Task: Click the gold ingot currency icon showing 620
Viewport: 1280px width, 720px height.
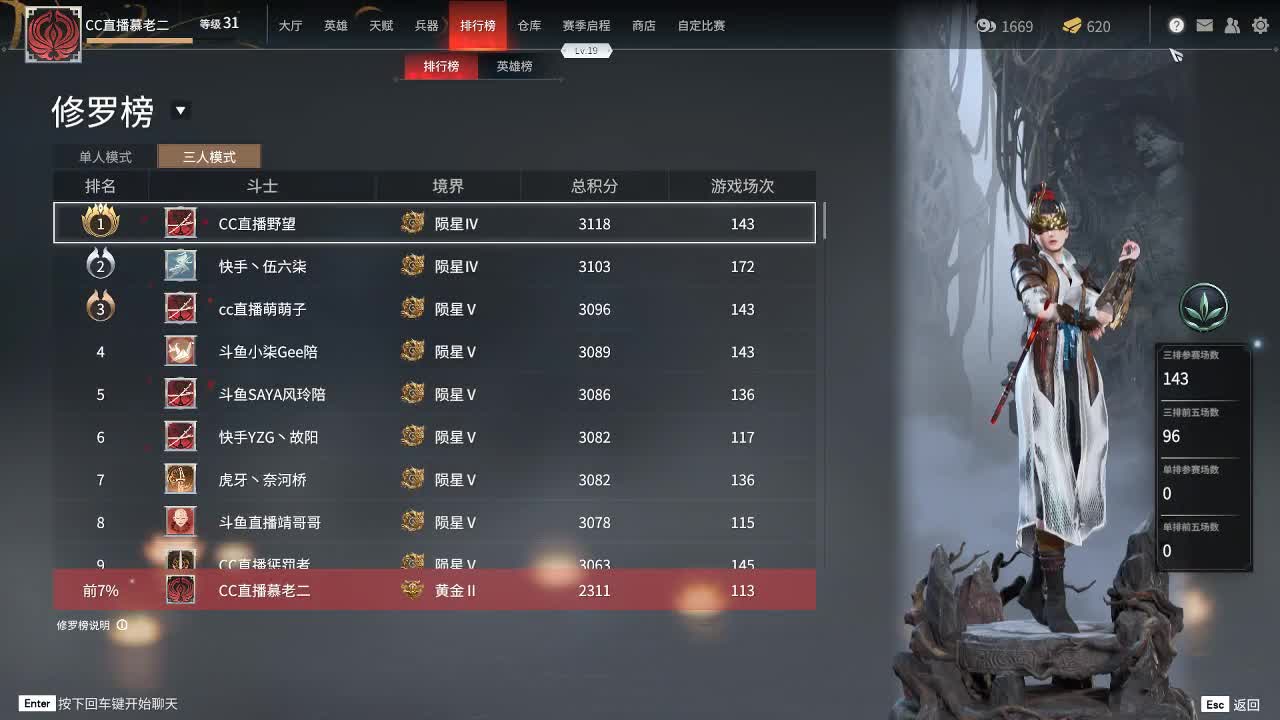Action: (1073, 26)
